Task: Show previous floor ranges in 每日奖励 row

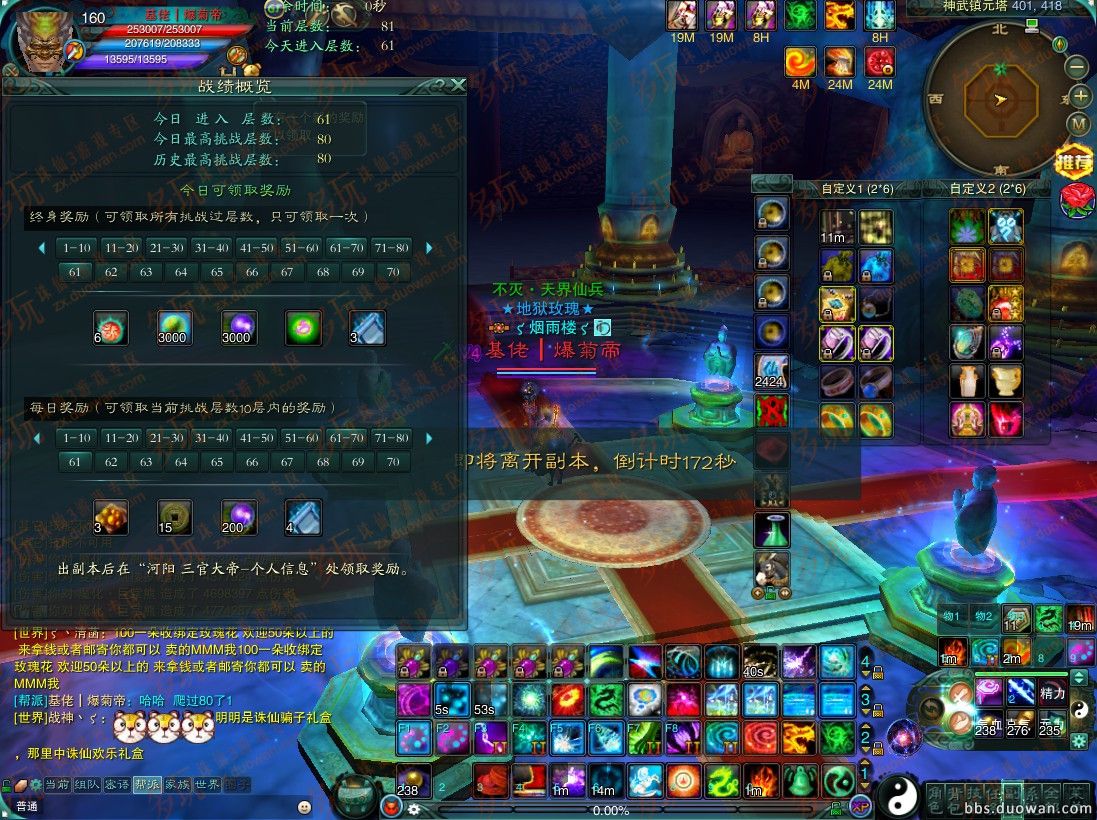Action: [x=40, y=438]
